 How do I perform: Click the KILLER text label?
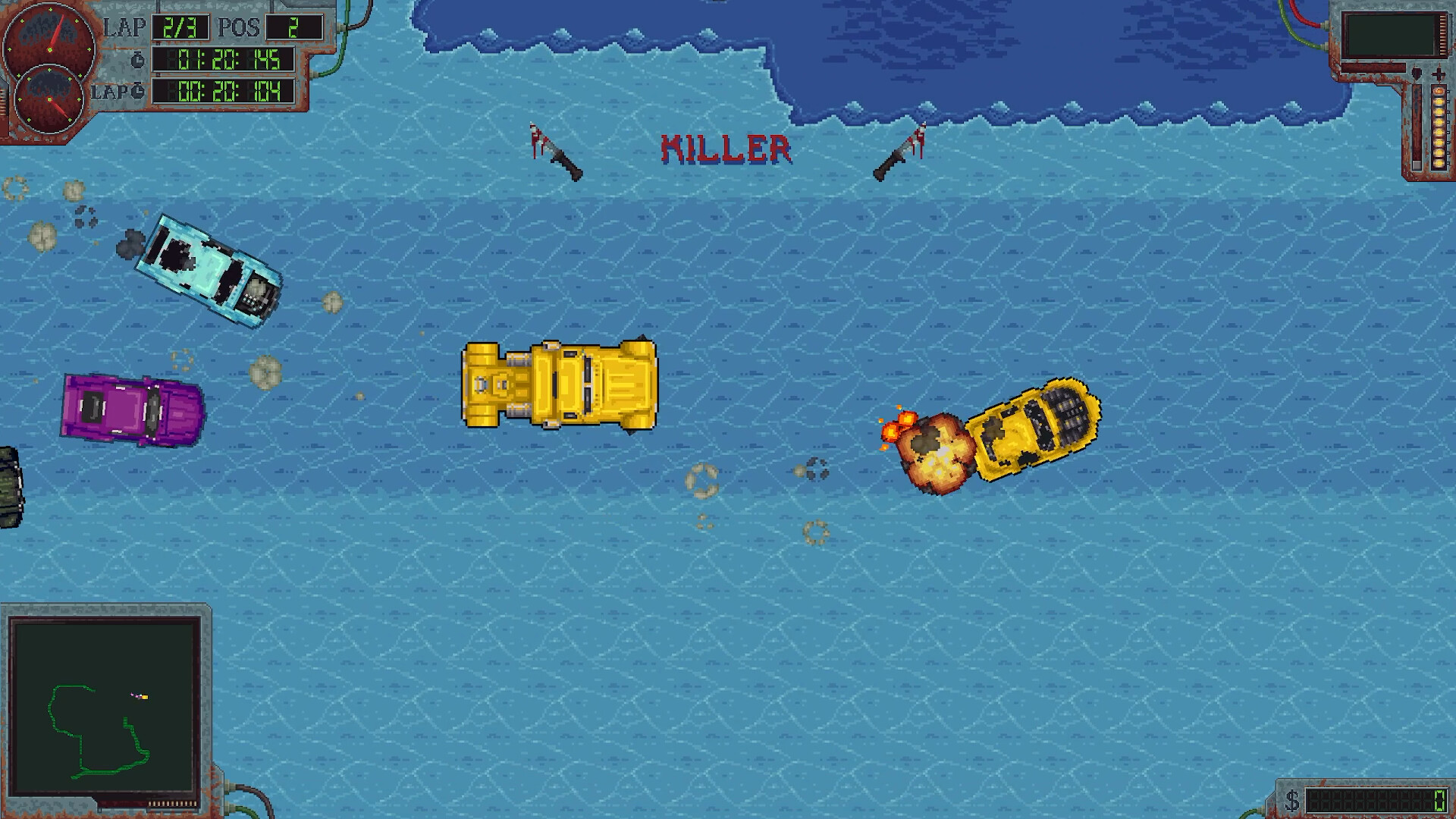(726, 146)
